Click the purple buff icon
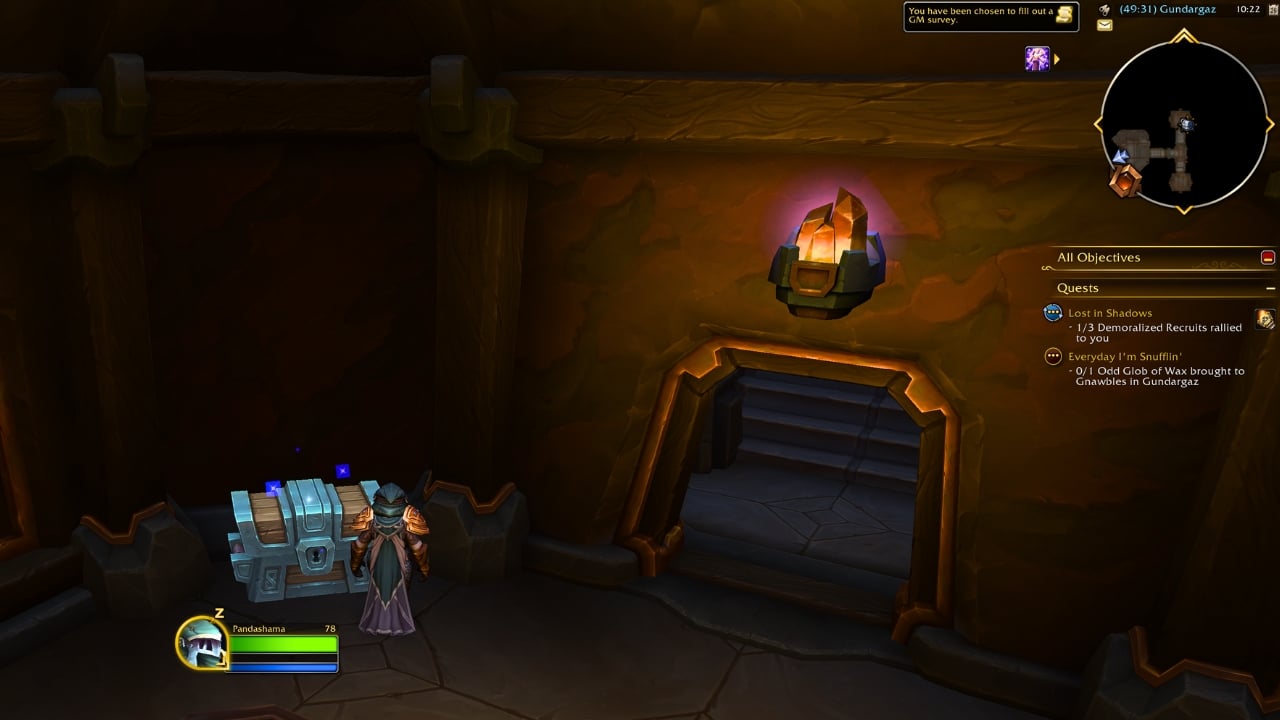Image resolution: width=1280 pixels, height=720 pixels. click(x=1038, y=58)
